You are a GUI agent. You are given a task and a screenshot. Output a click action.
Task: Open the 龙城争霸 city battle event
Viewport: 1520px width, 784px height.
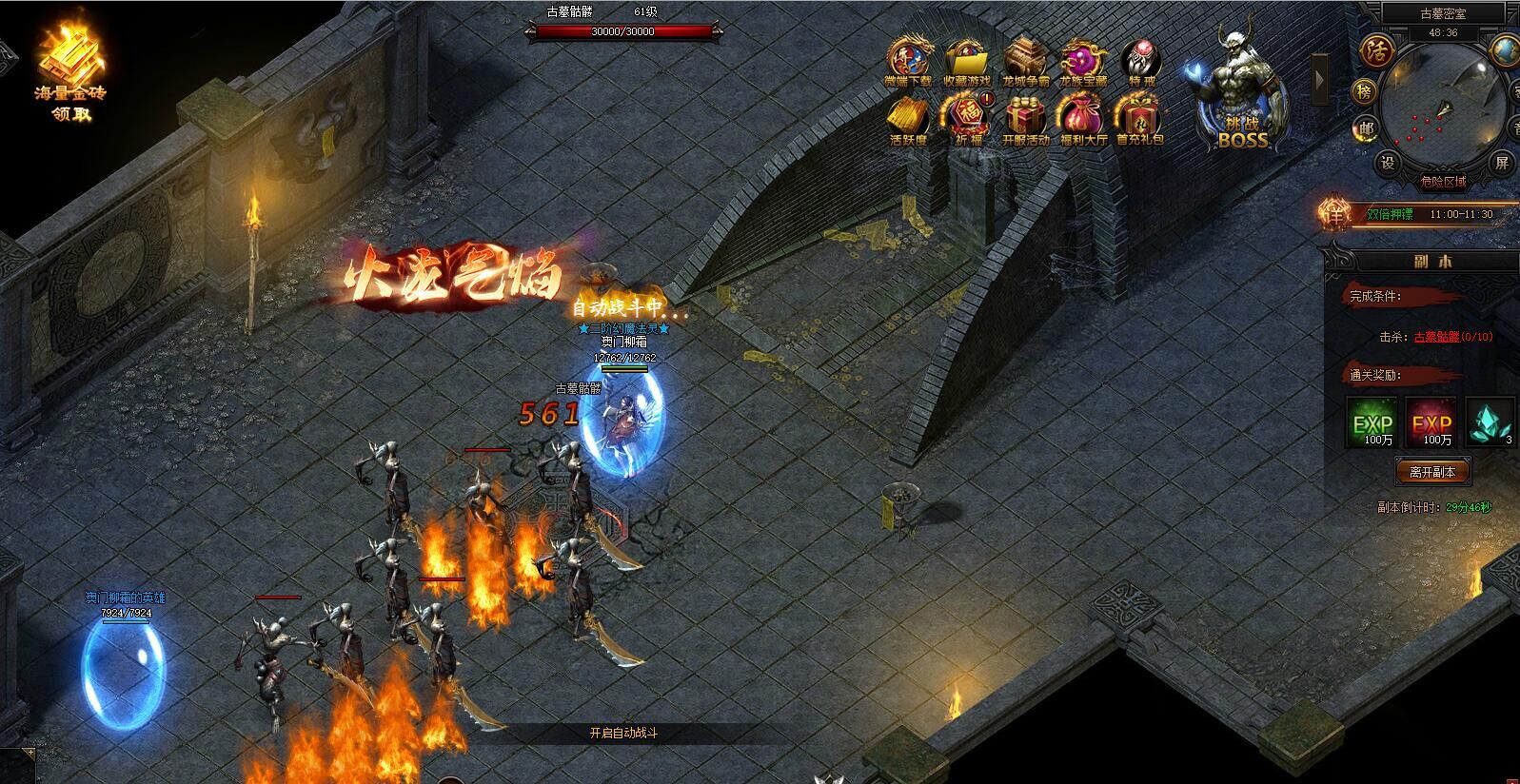1026,62
